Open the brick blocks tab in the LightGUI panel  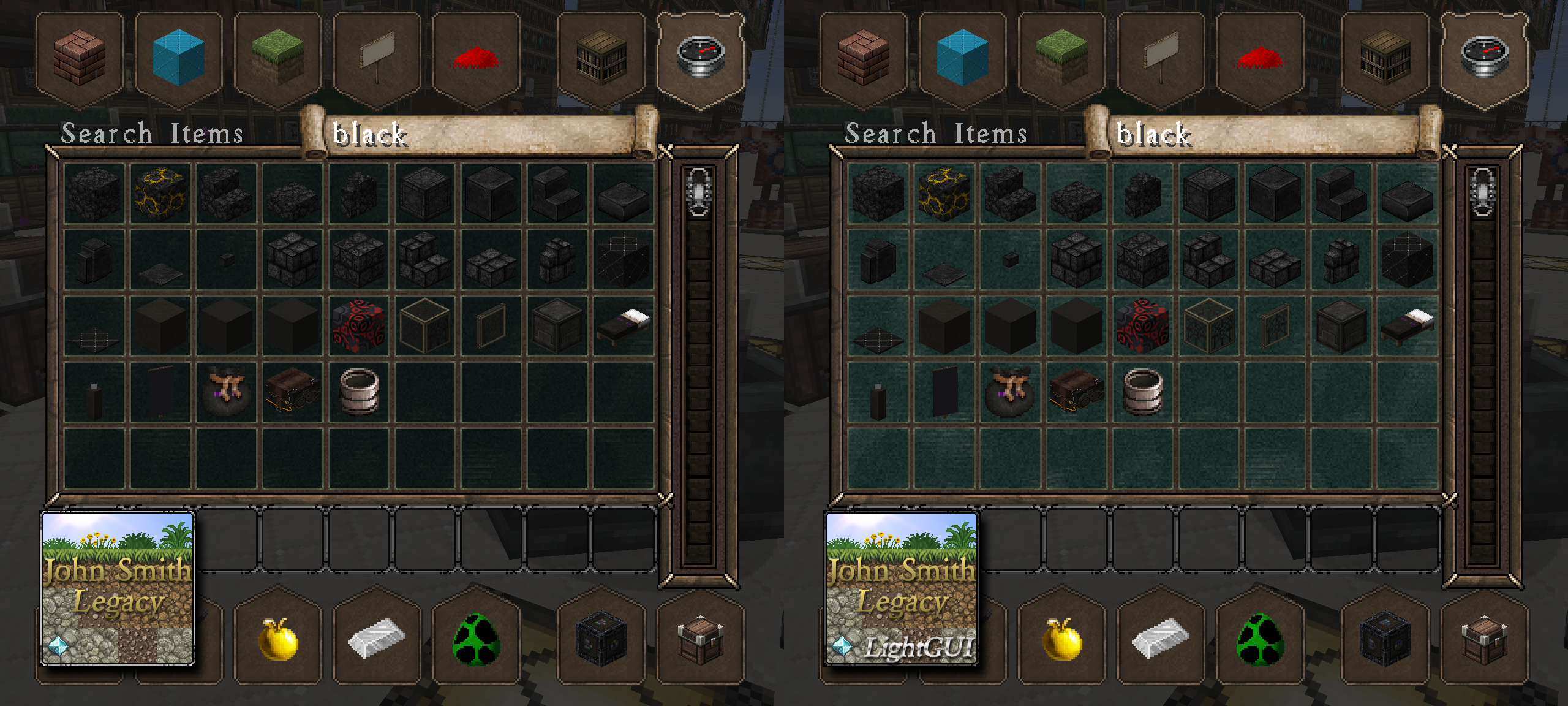[x=864, y=59]
